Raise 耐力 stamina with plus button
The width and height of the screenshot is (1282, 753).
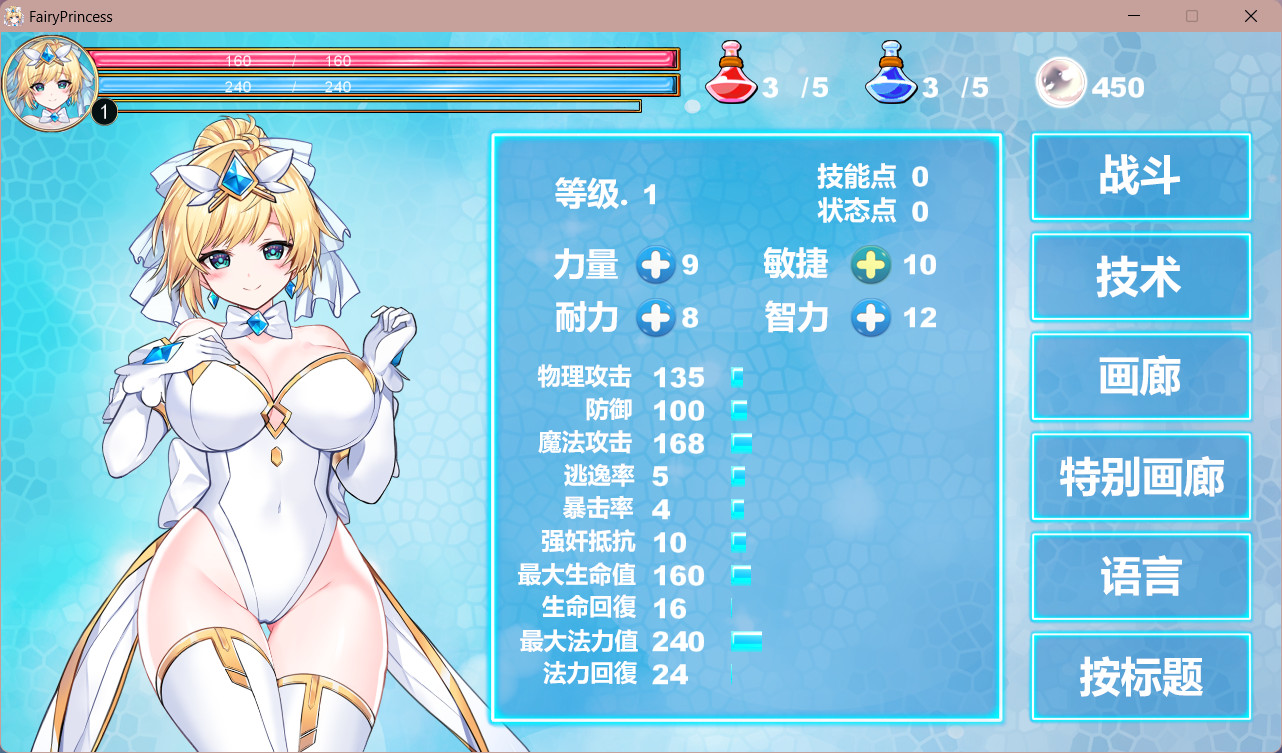[x=656, y=318]
